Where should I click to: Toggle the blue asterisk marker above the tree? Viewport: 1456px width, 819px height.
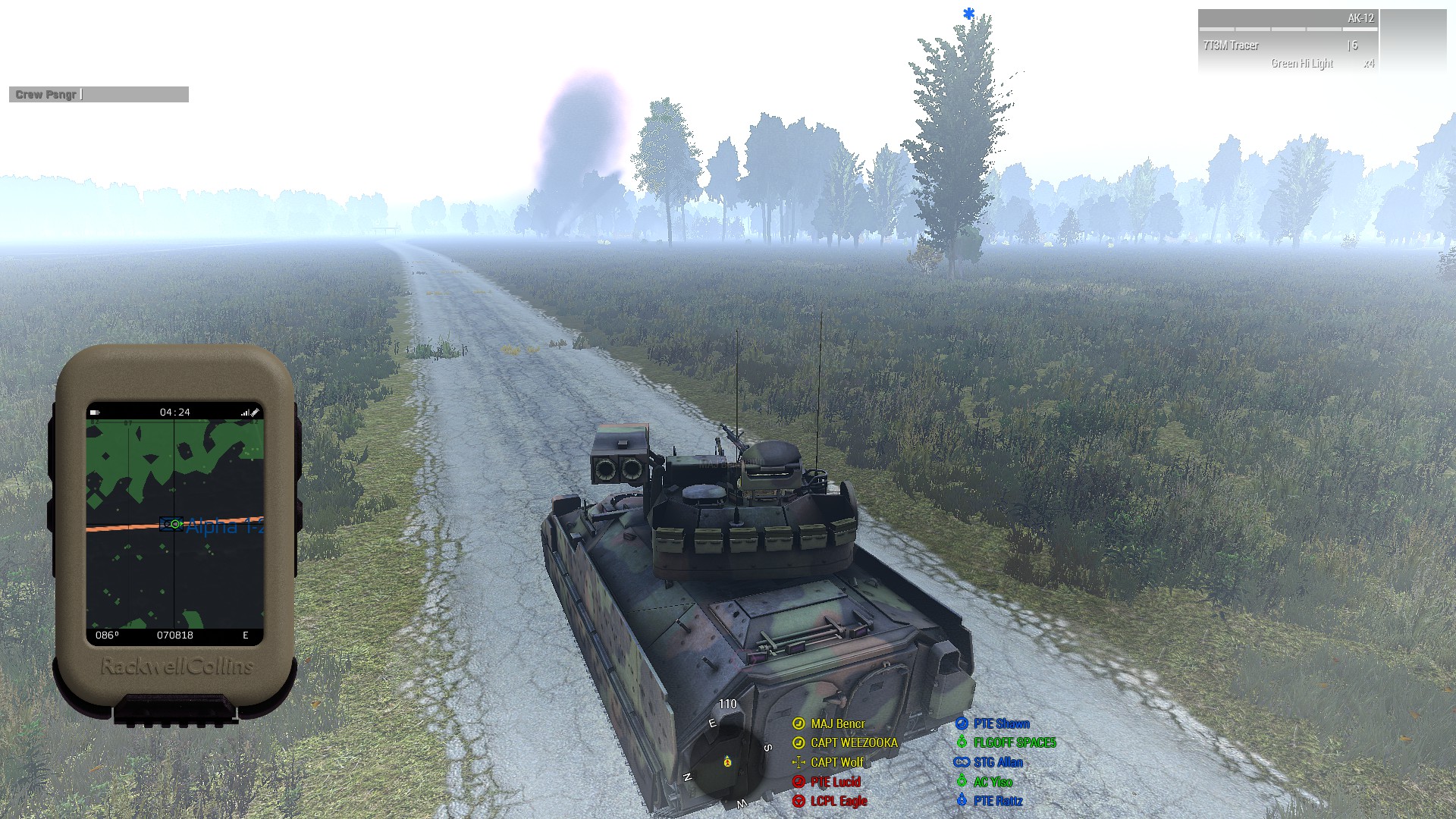coord(968,13)
